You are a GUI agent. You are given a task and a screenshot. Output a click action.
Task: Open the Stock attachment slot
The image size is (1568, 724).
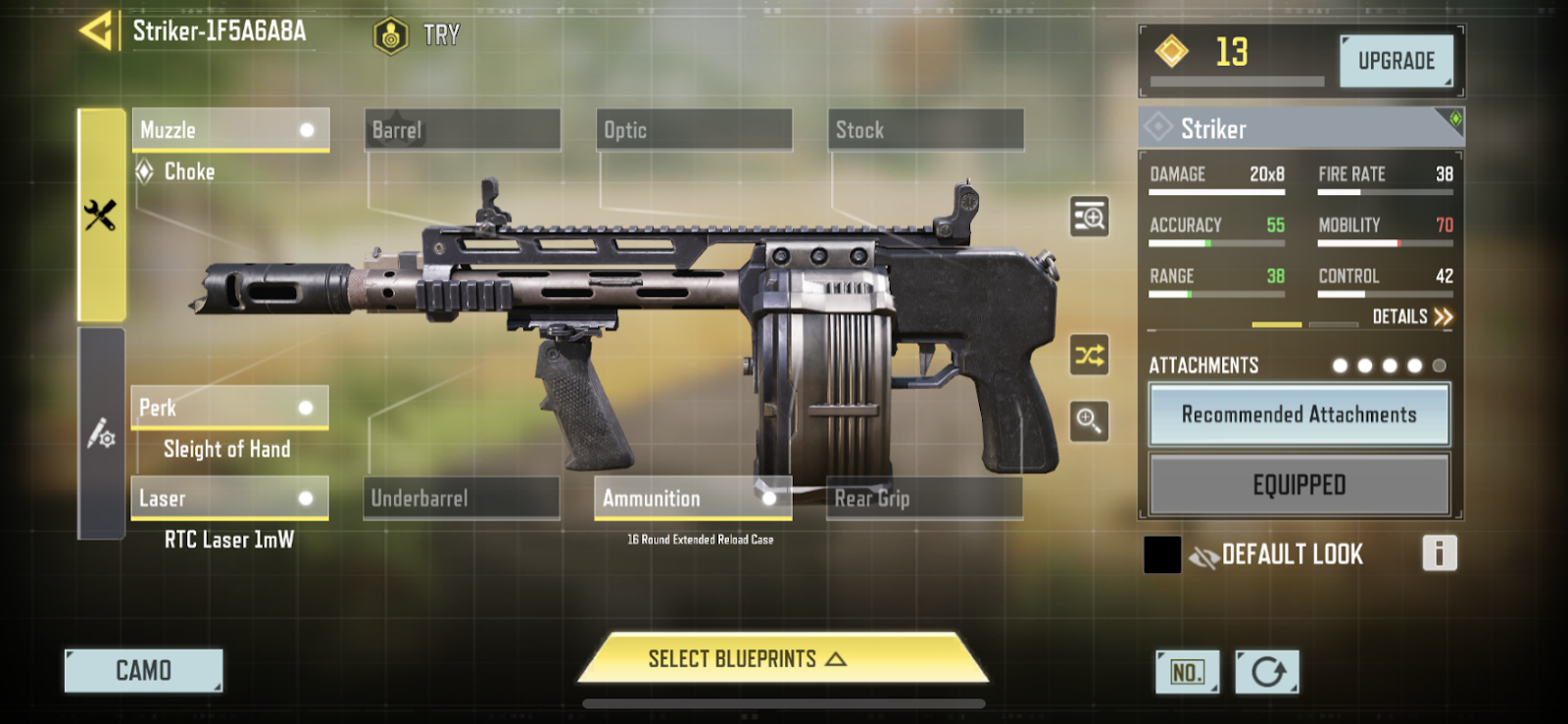[x=925, y=130]
